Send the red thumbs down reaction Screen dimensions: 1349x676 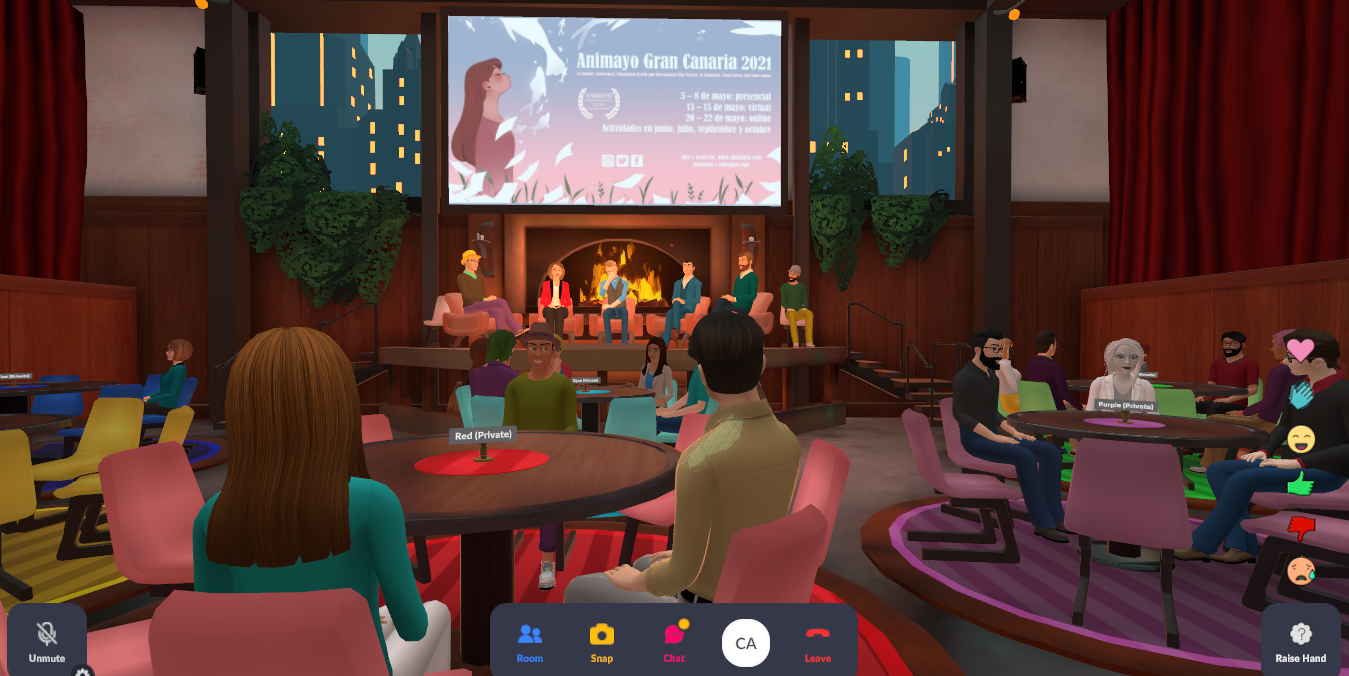(1300, 527)
